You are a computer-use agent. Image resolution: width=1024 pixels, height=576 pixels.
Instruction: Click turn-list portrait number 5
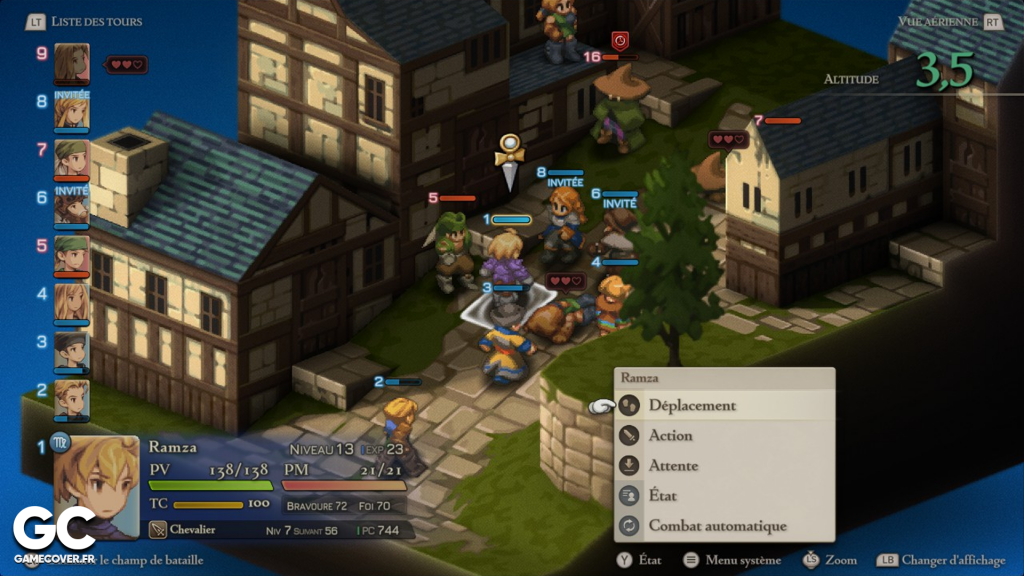pos(72,254)
